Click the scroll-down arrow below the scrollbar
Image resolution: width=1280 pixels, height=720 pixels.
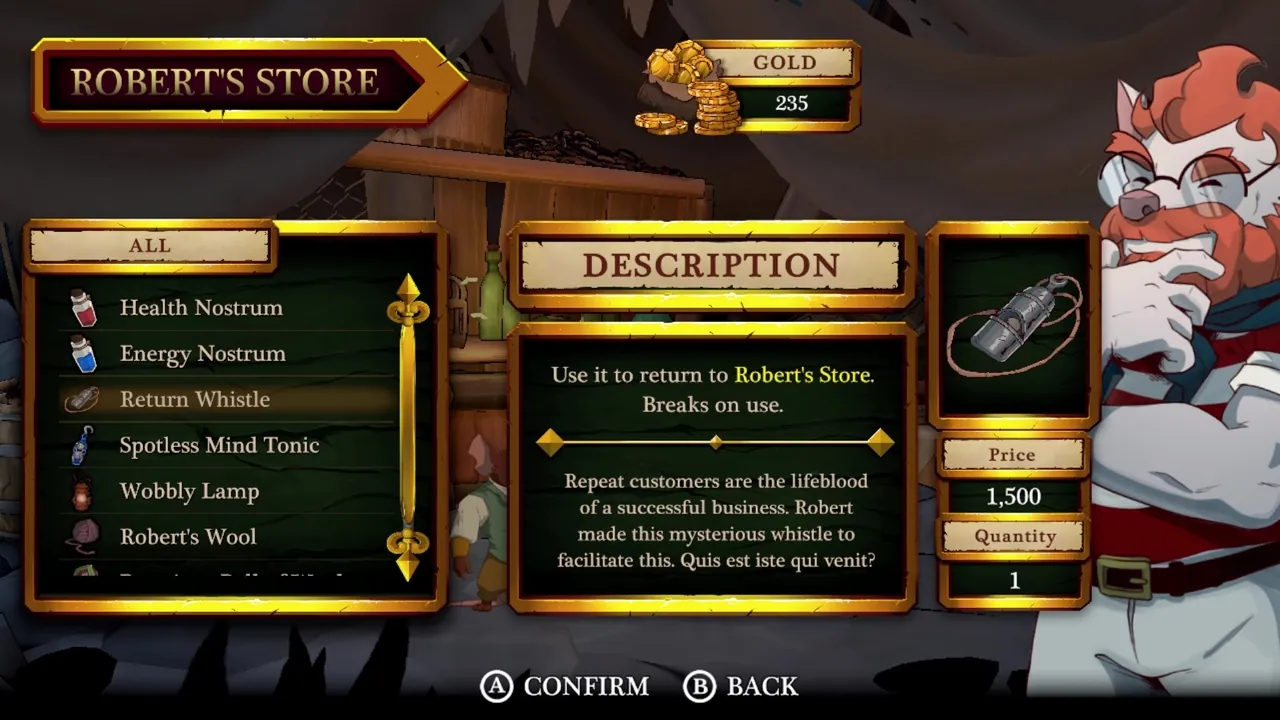point(409,570)
